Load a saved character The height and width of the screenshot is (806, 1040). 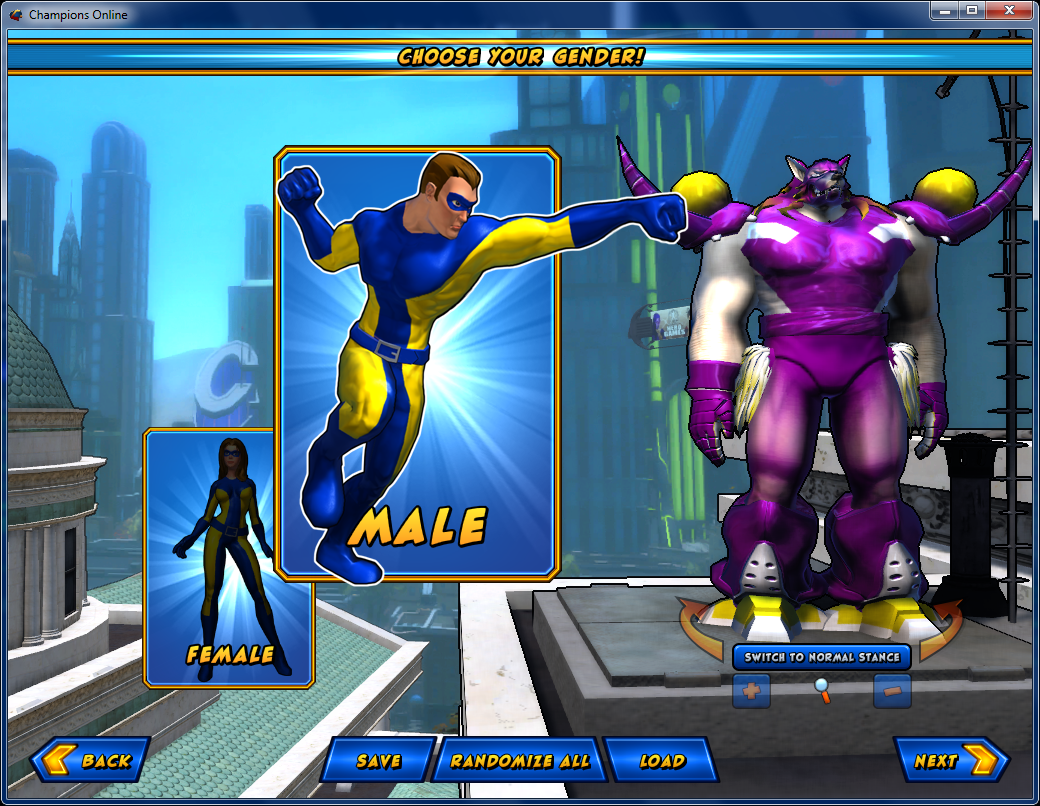click(x=662, y=761)
